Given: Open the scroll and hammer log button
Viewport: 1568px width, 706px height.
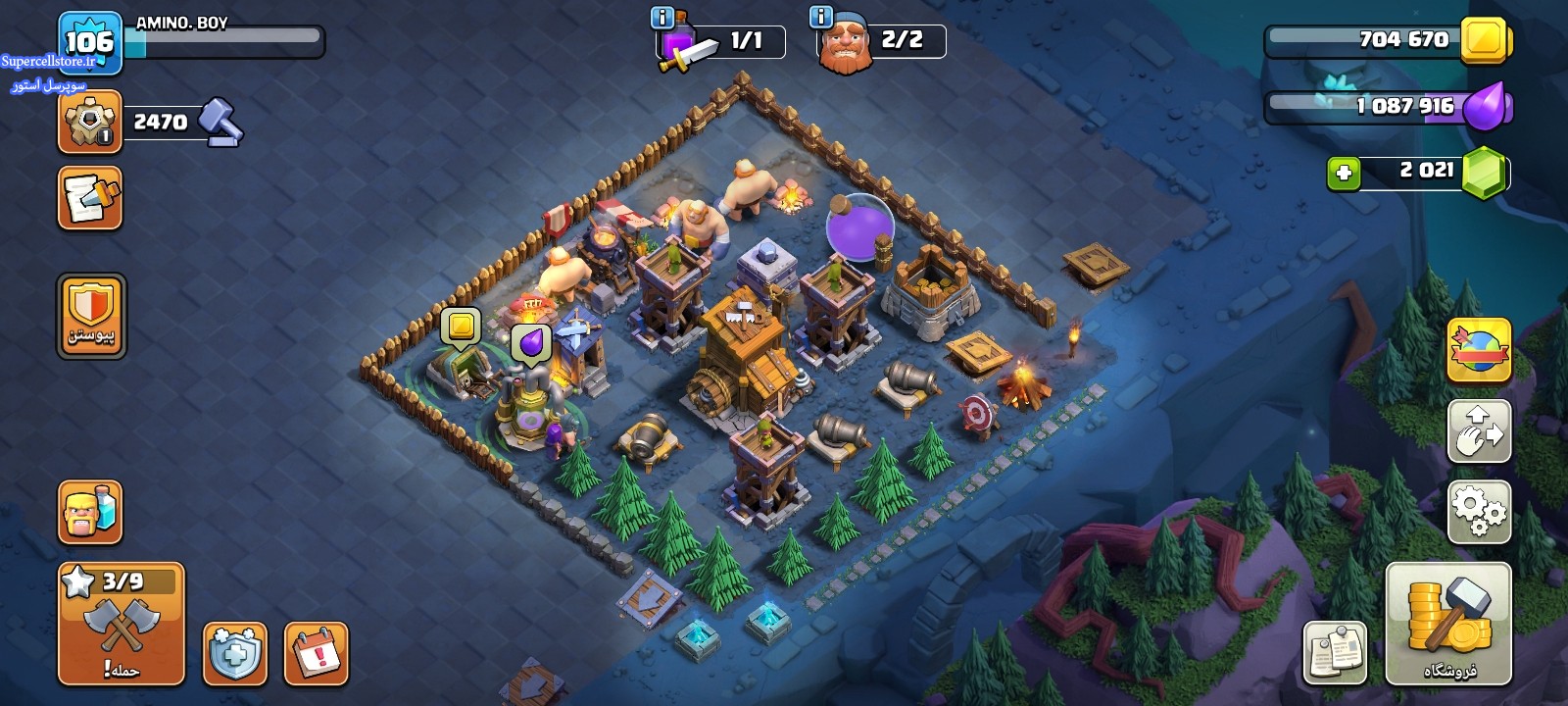Looking at the screenshot, I should (x=90, y=198).
